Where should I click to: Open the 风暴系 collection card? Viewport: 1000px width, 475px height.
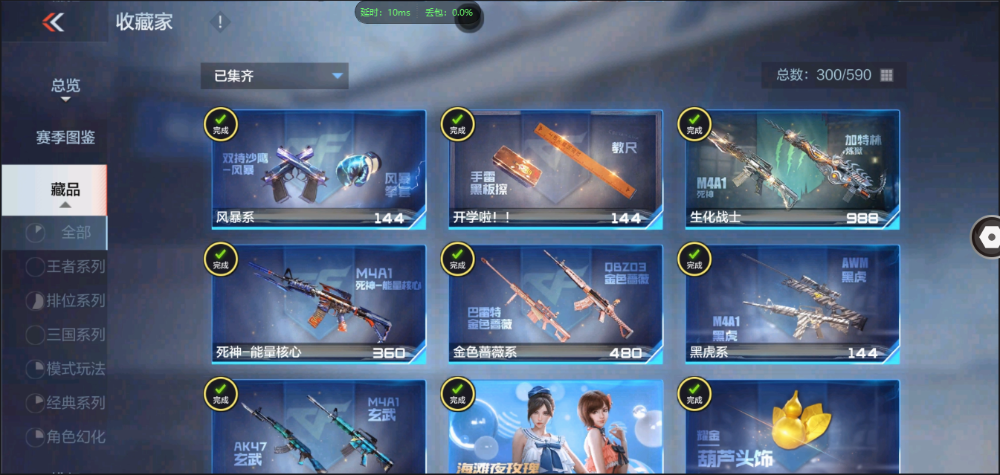click(319, 168)
